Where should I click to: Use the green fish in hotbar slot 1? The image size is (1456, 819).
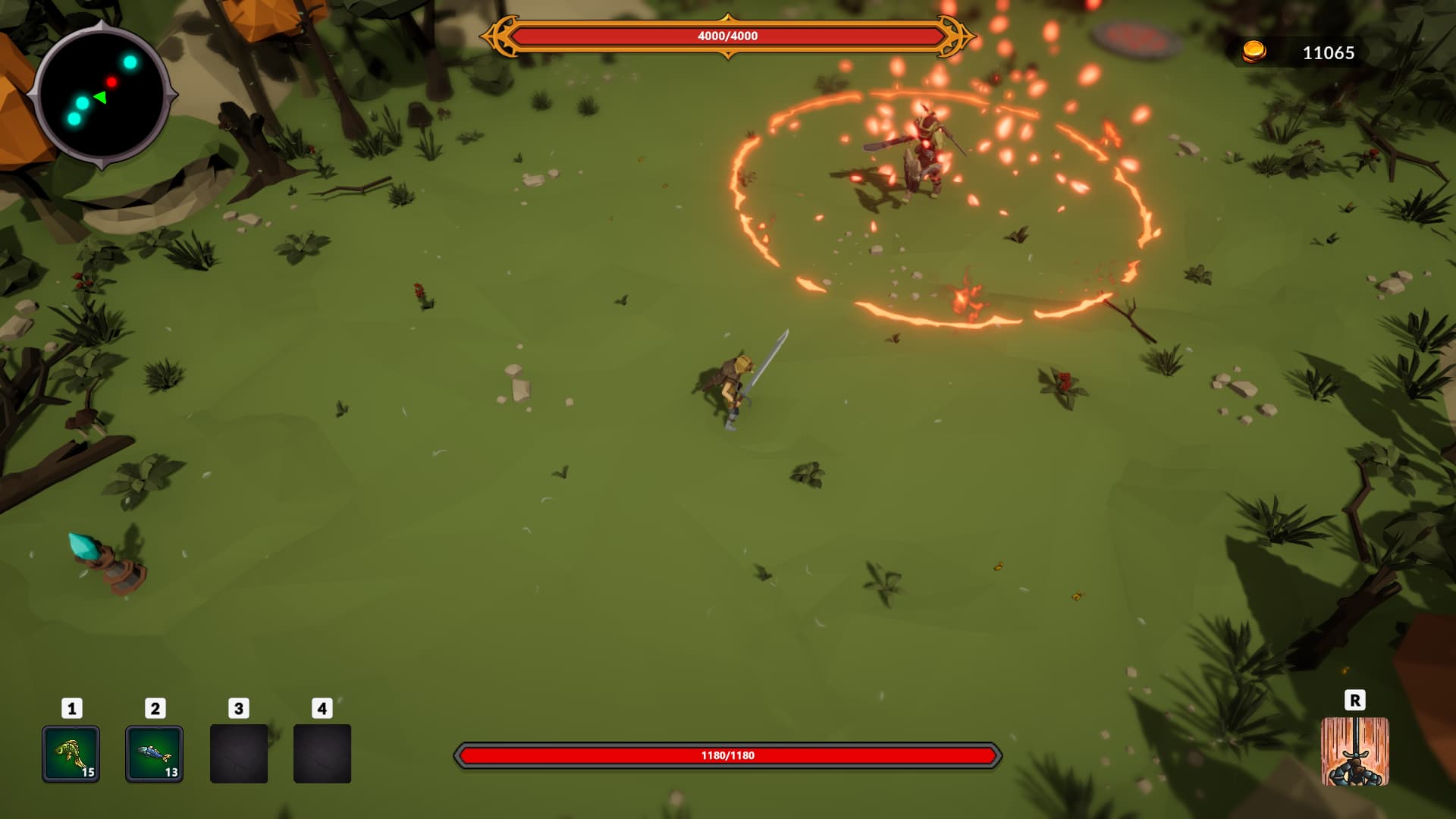[x=71, y=754]
